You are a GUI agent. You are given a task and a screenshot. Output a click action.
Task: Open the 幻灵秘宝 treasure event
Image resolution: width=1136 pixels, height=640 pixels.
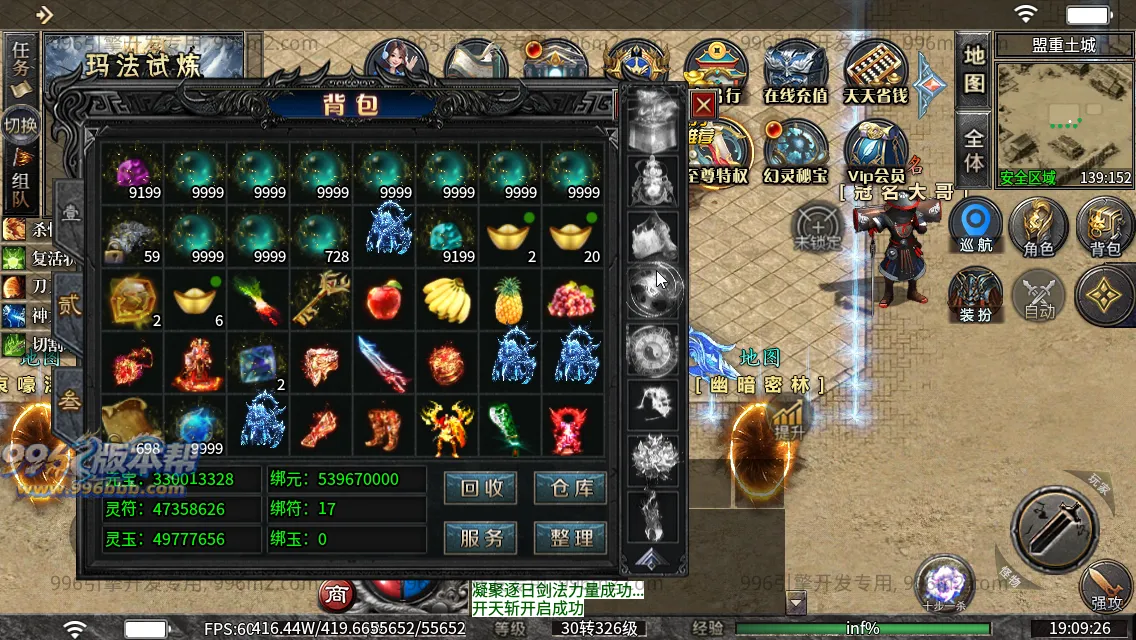[x=796, y=153]
